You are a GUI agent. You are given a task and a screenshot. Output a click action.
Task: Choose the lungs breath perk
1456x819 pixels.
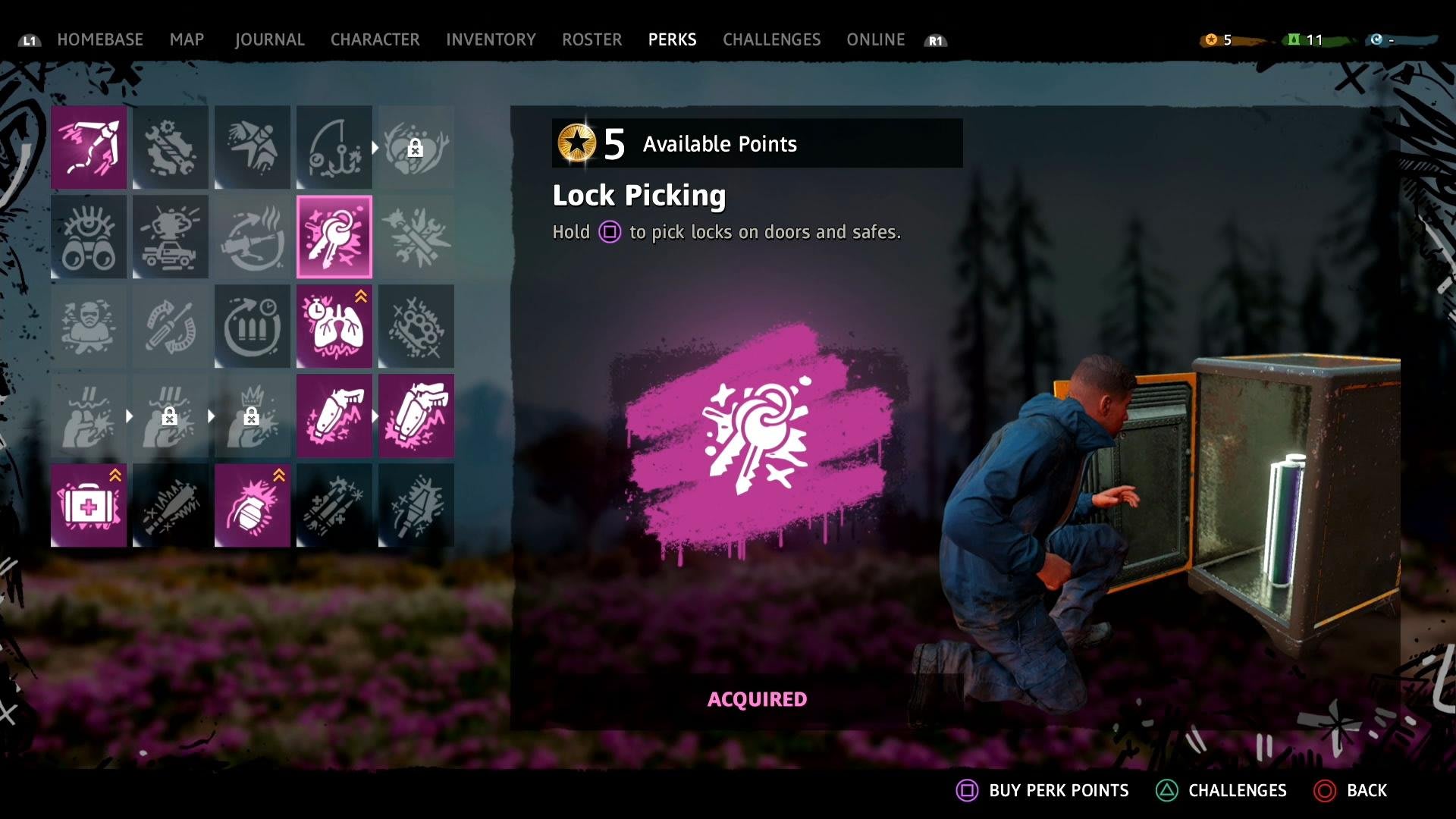[334, 326]
